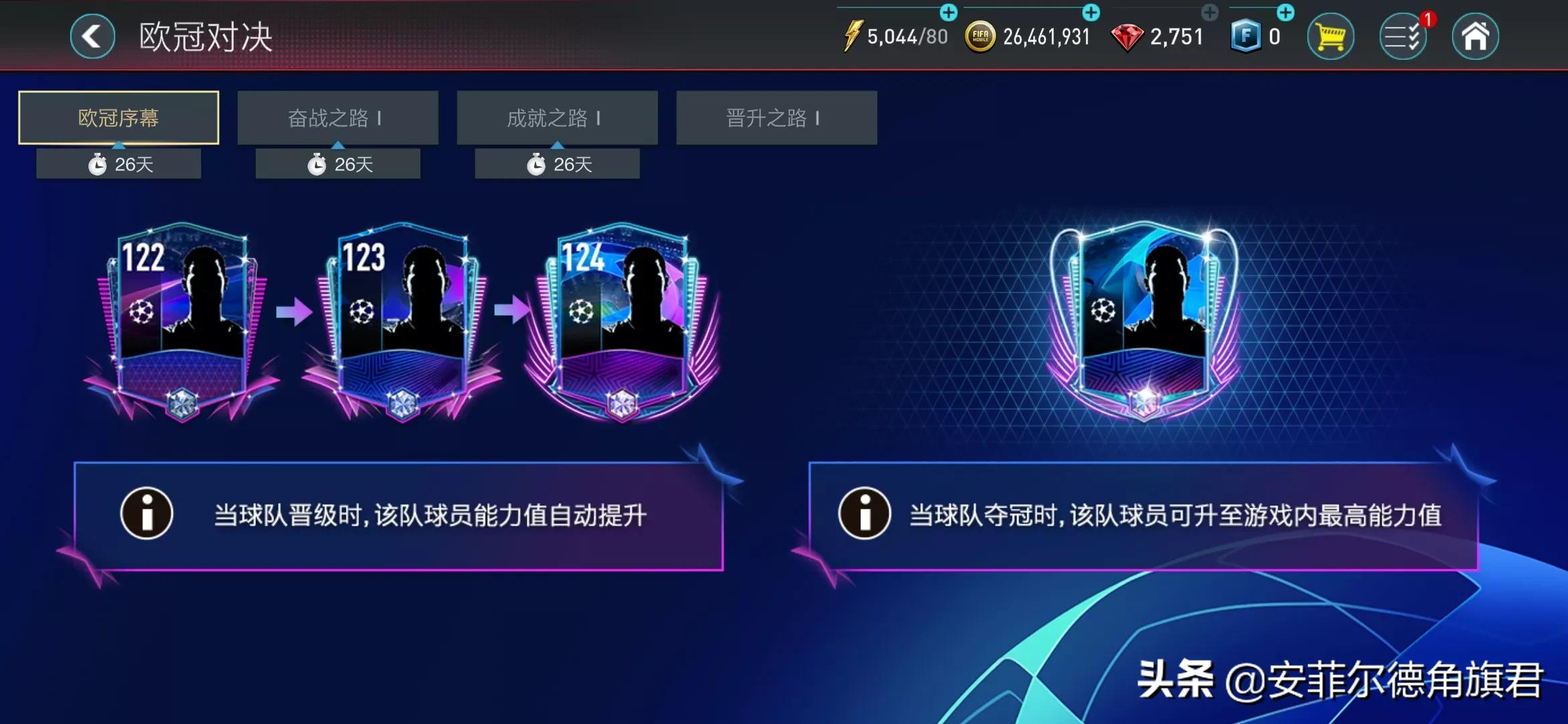Return to home screen via house icon
The height and width of the screenshot is (724, 1568).
pos(1478,36)
